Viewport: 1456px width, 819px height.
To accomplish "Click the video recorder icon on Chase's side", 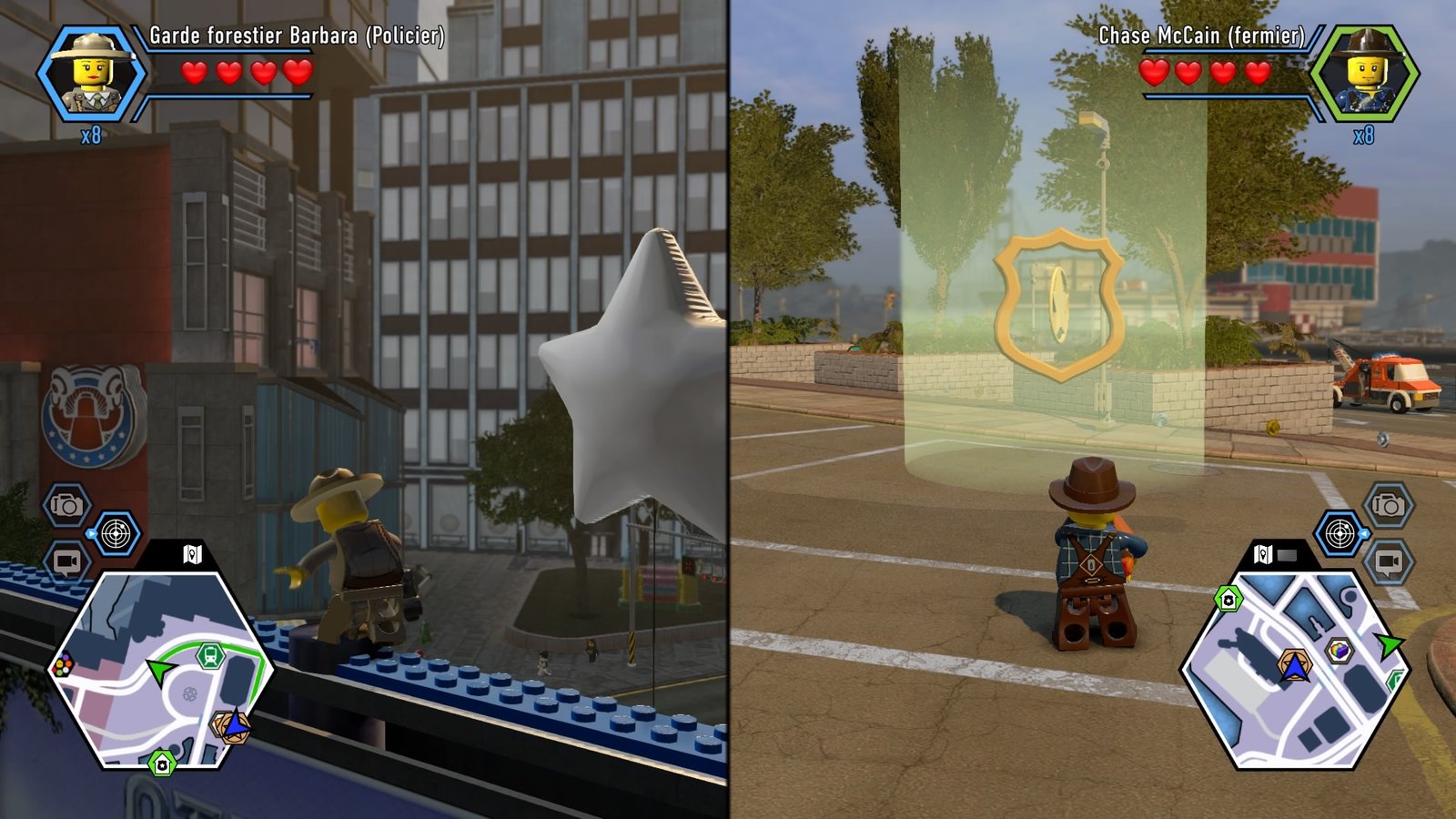I will [1390, 563].
